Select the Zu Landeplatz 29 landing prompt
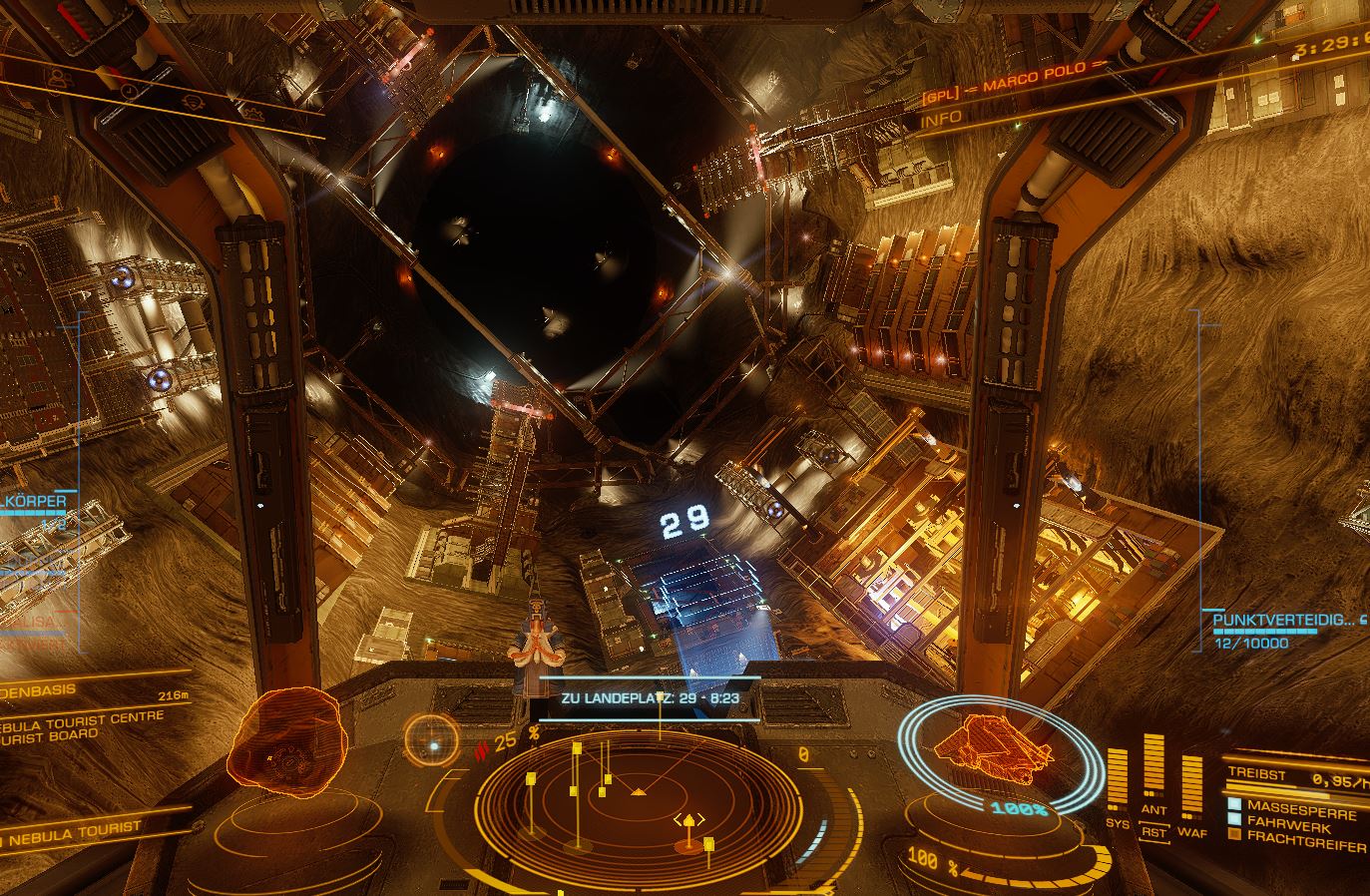1370x896 pixels. tap(650, 698)
